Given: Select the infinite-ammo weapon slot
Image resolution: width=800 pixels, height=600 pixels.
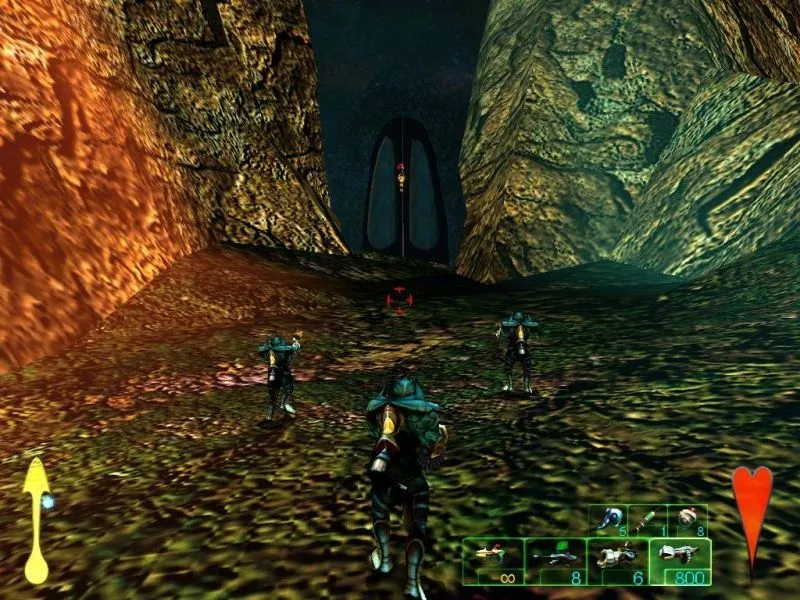Looking at the screenshot, I should 494,561.
